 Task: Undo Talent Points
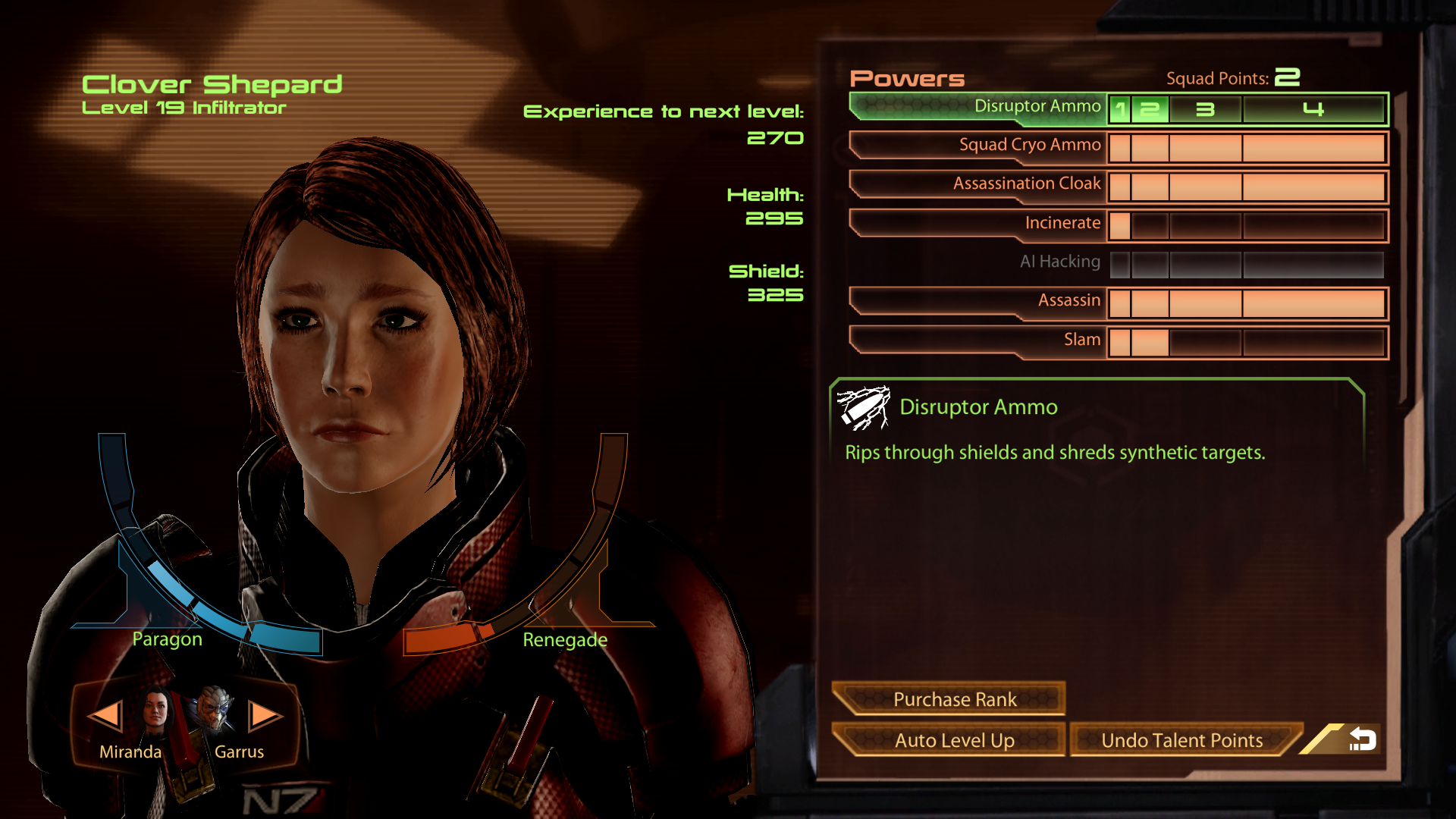tap(1181, 740)
